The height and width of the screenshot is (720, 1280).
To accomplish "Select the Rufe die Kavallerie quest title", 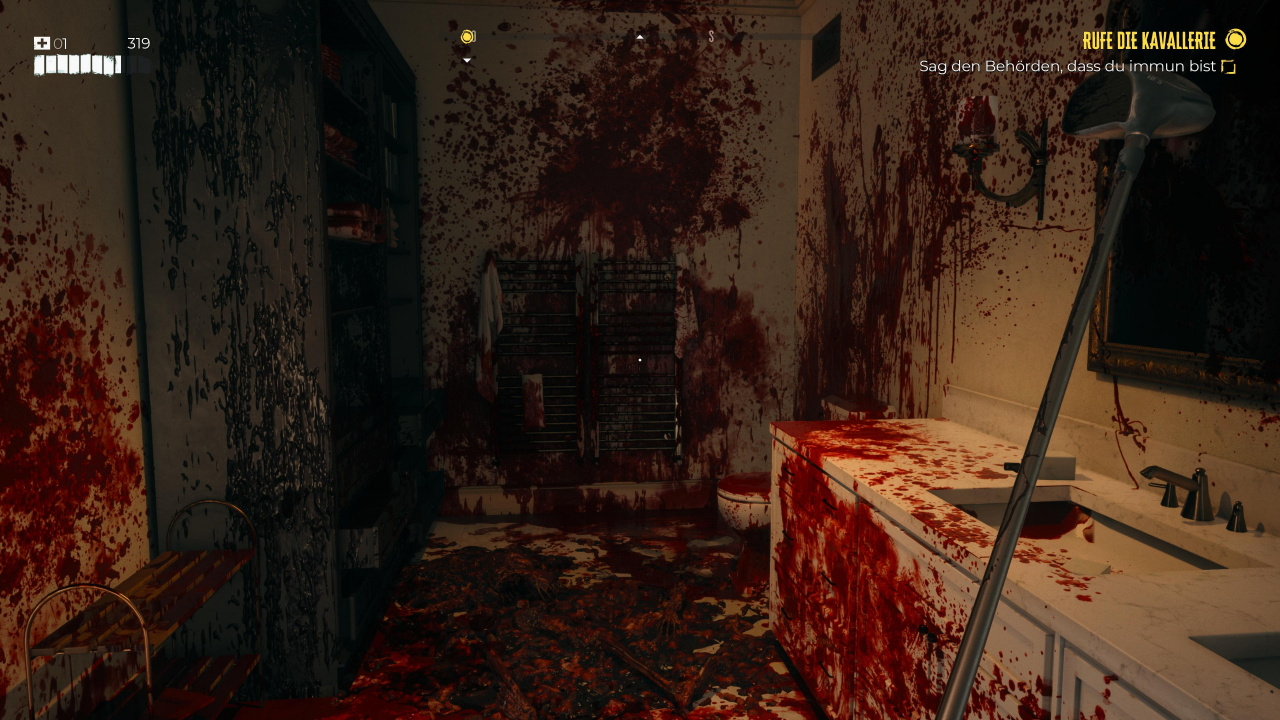I will coord(1148,41).
